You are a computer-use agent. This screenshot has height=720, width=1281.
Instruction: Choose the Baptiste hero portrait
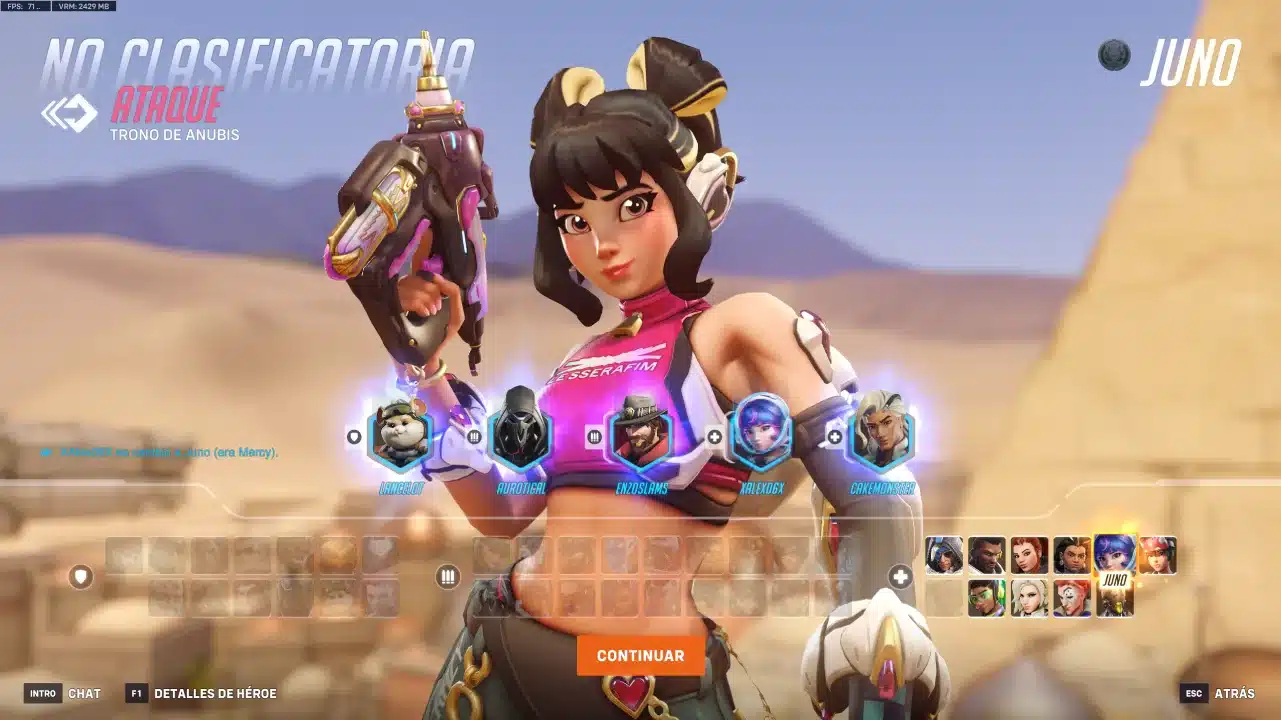[986, 555]
